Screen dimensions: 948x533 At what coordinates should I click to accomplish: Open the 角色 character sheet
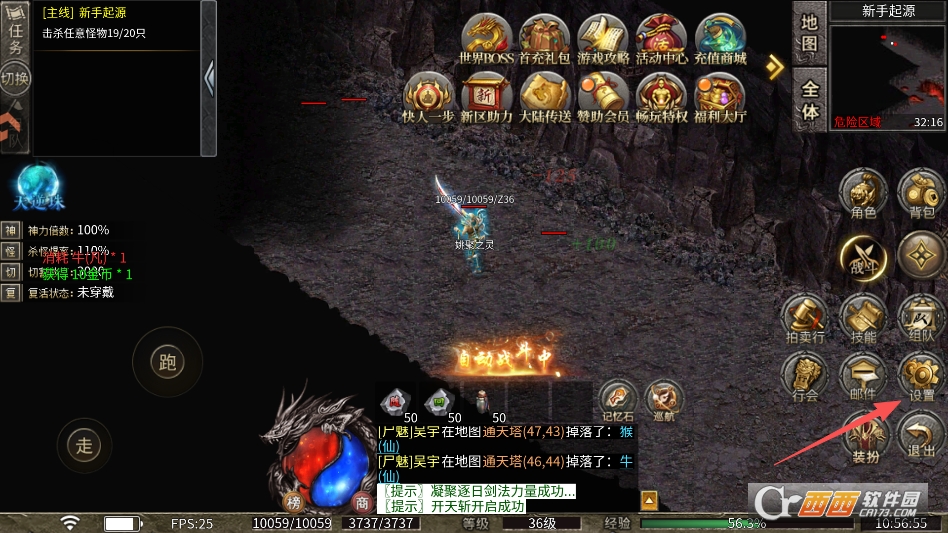click(x=863, y=192)
